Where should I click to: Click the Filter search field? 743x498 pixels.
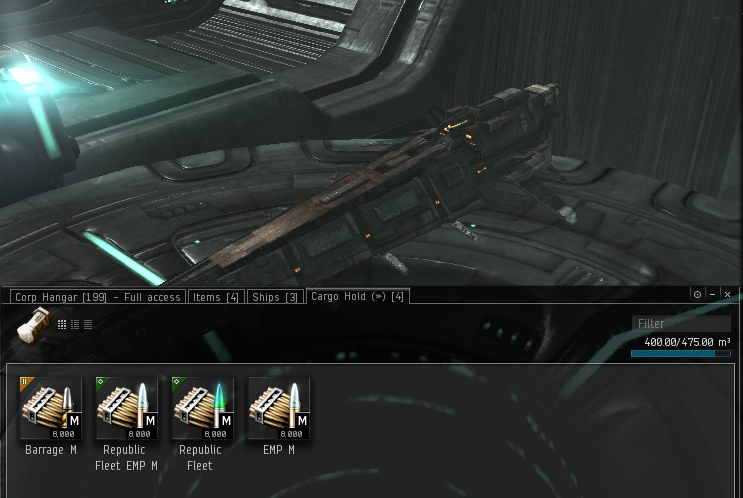coord(681,323)
